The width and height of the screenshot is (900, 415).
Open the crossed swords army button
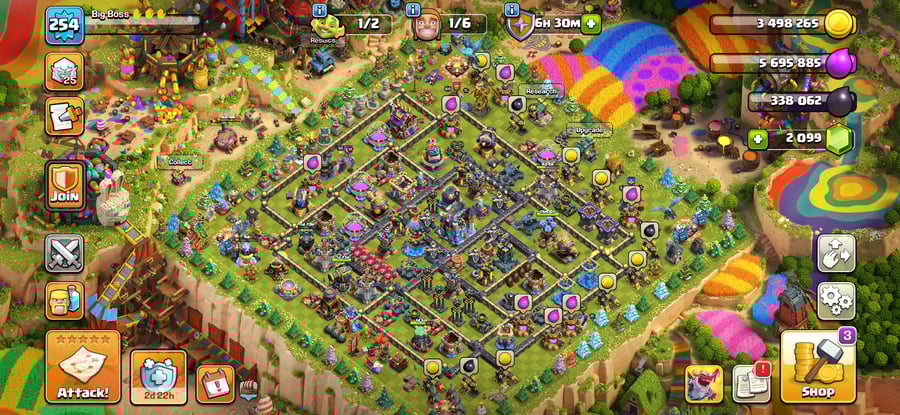(64, 252)
